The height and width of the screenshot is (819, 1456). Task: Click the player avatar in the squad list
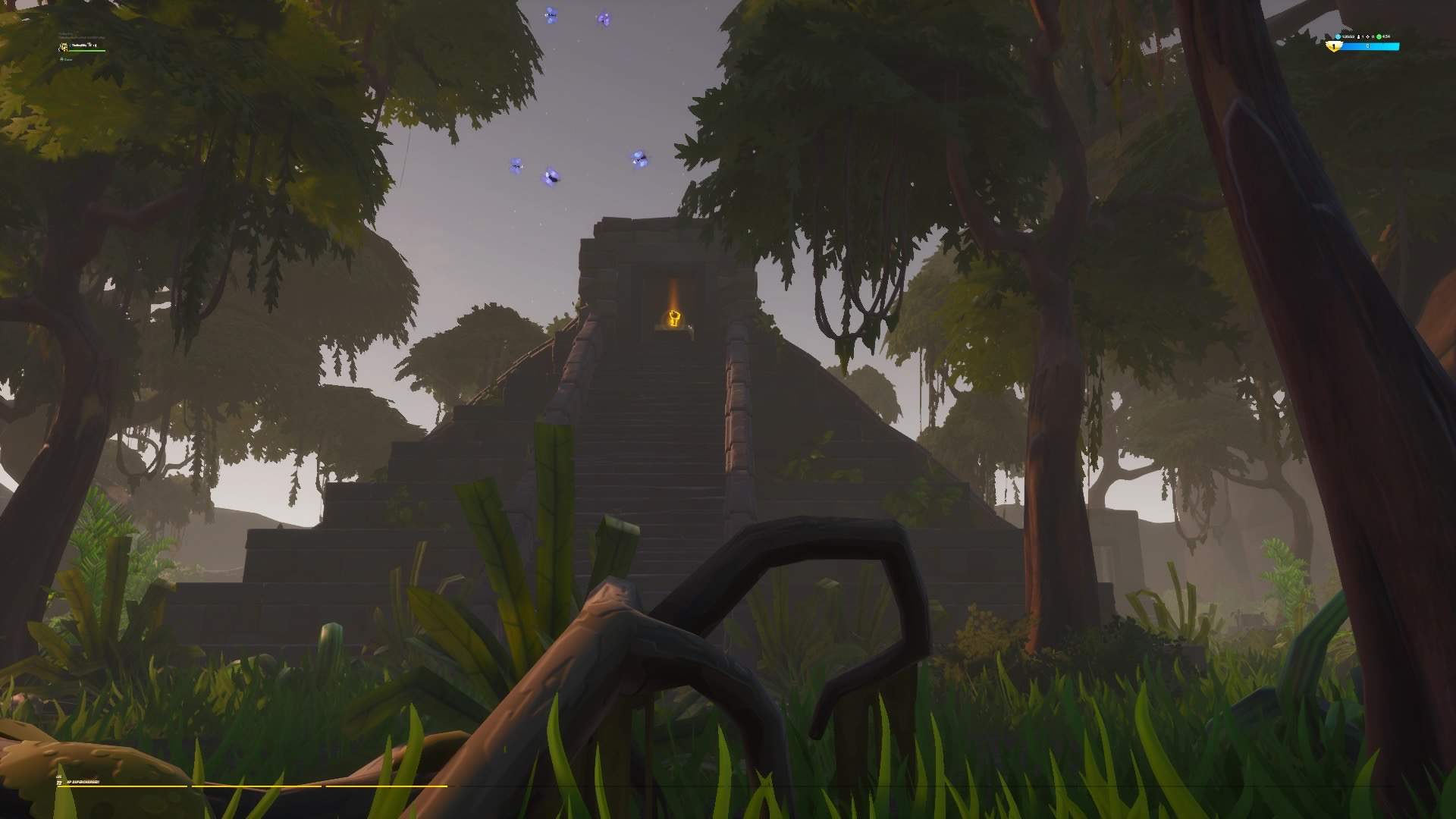coord(64,47)
